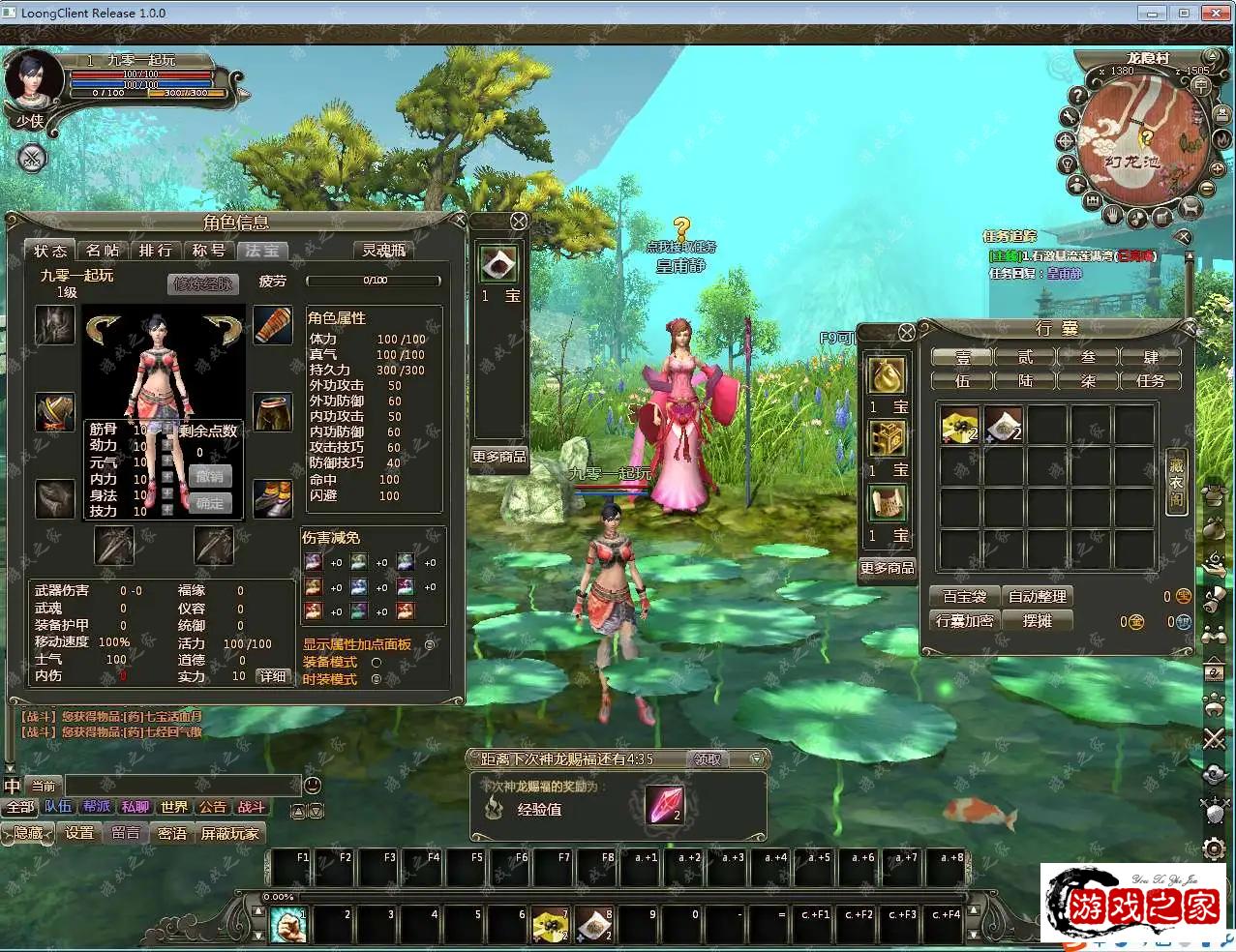Image resolution: width=1236 pixels, height=952 pixels.
Task: Switch to inventory bag tab 贰
Action: point(1025,357)
